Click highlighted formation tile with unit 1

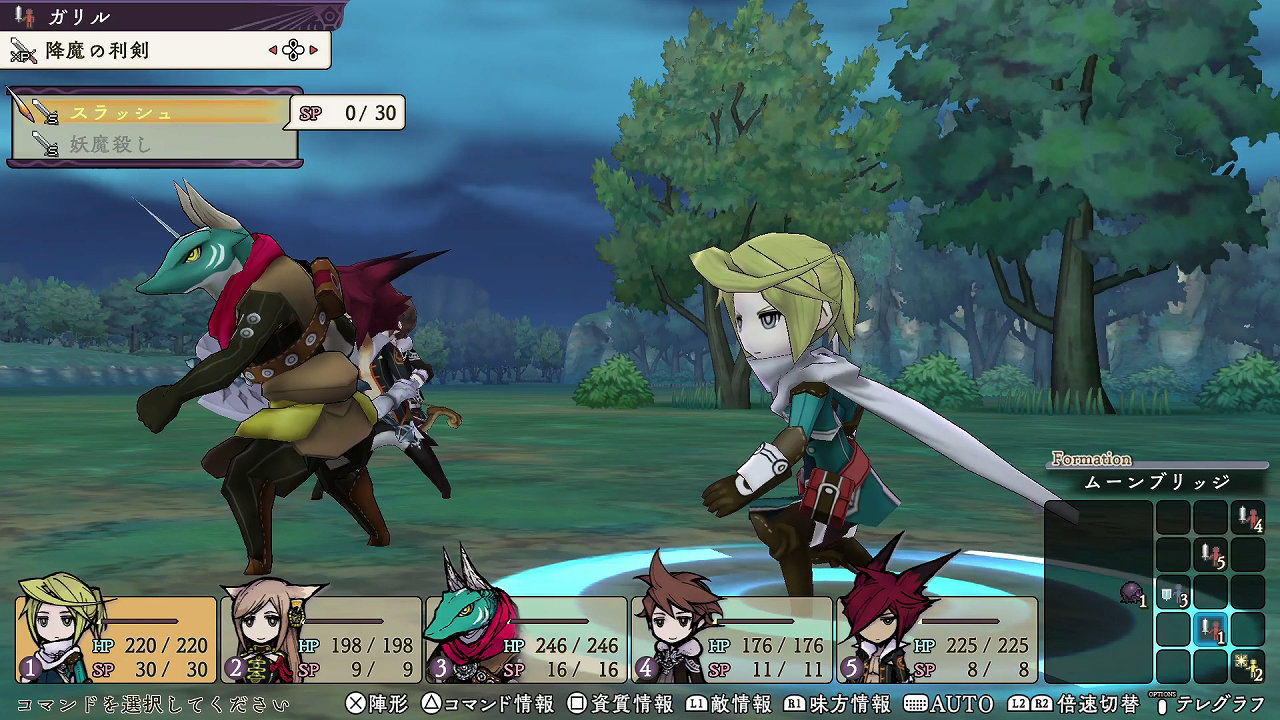coord(1211,630)
